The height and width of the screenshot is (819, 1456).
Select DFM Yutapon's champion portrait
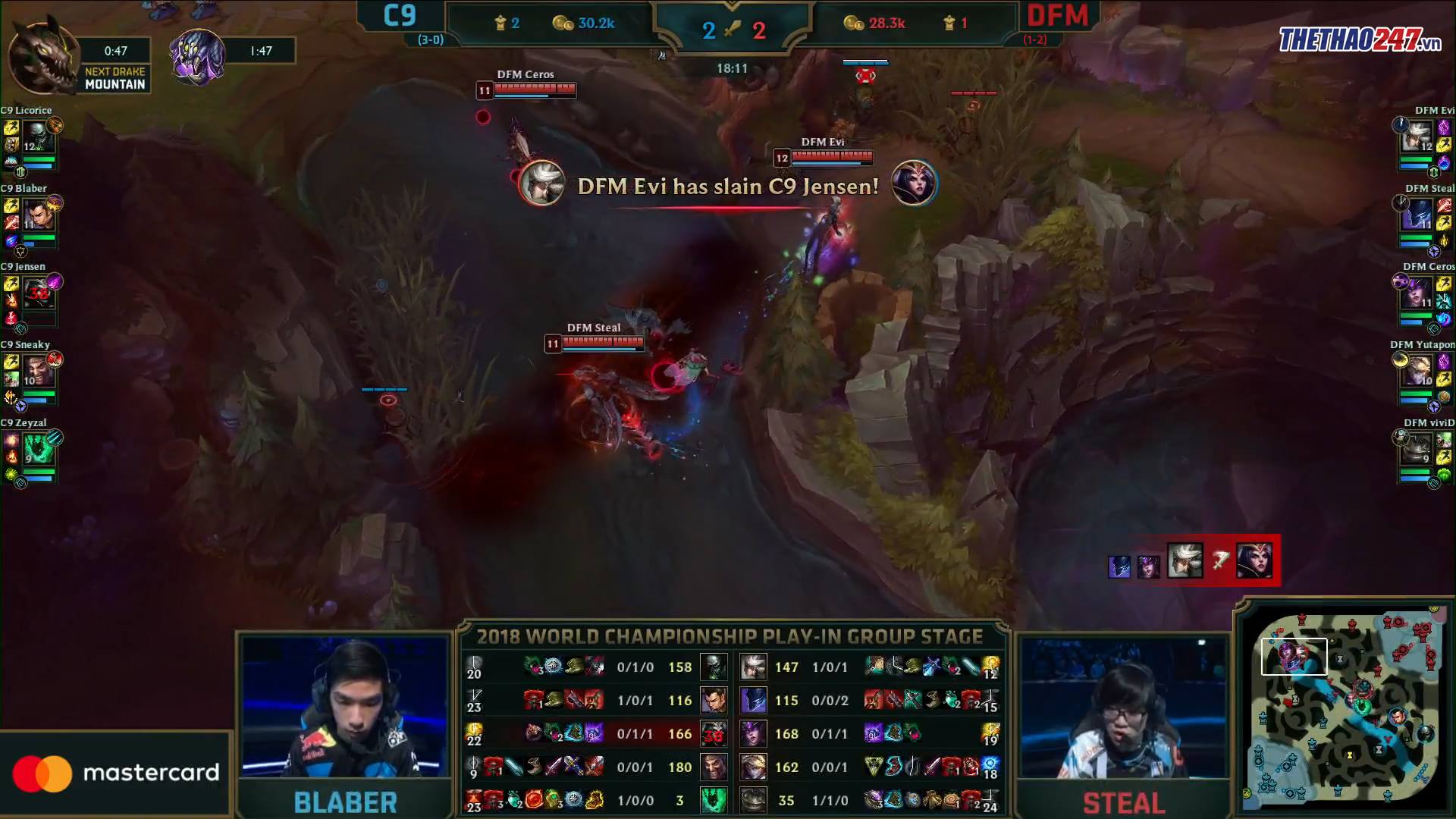[x=1416, y=372]
